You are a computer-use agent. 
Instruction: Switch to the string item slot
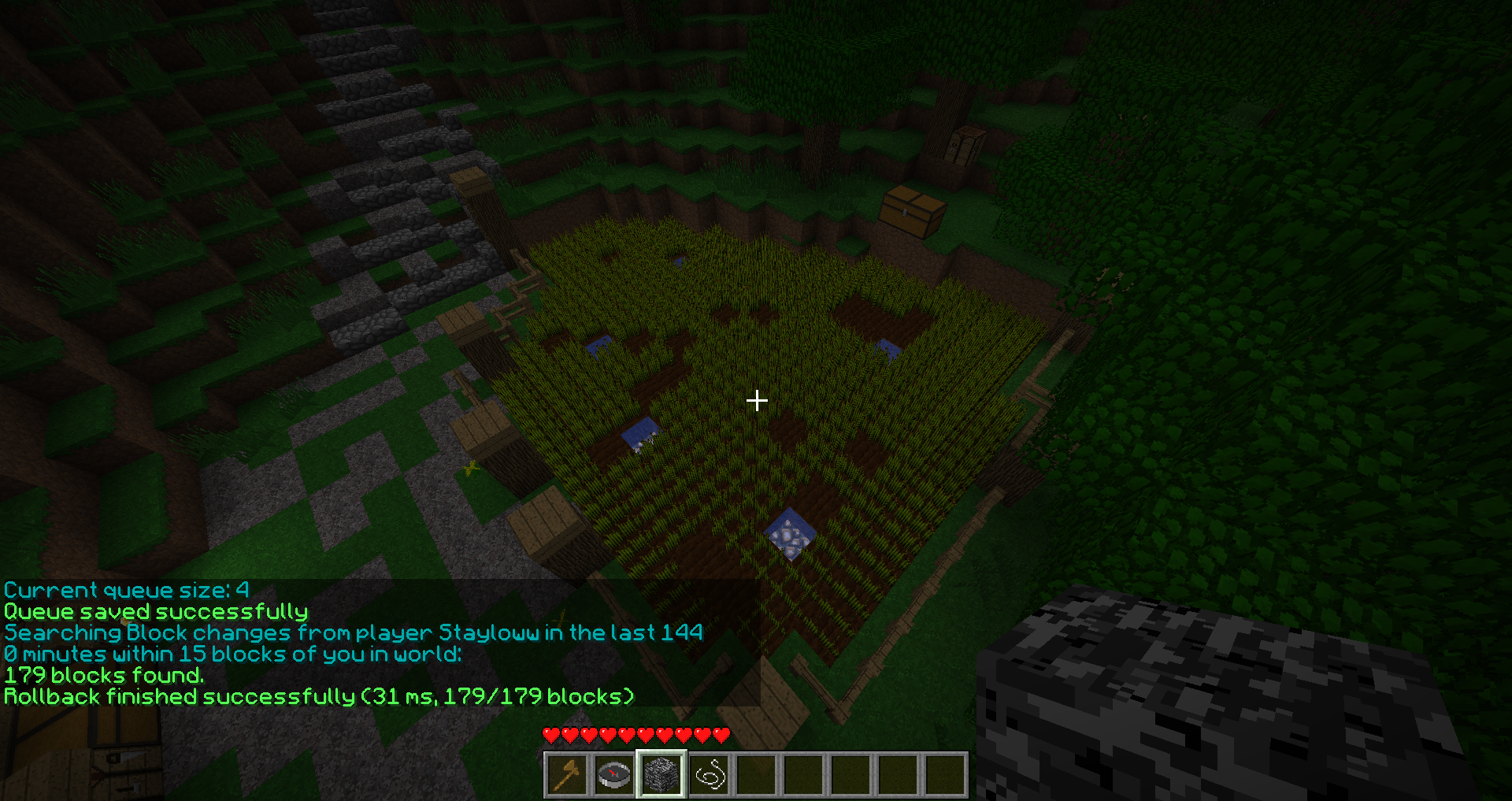coord(709,774)
